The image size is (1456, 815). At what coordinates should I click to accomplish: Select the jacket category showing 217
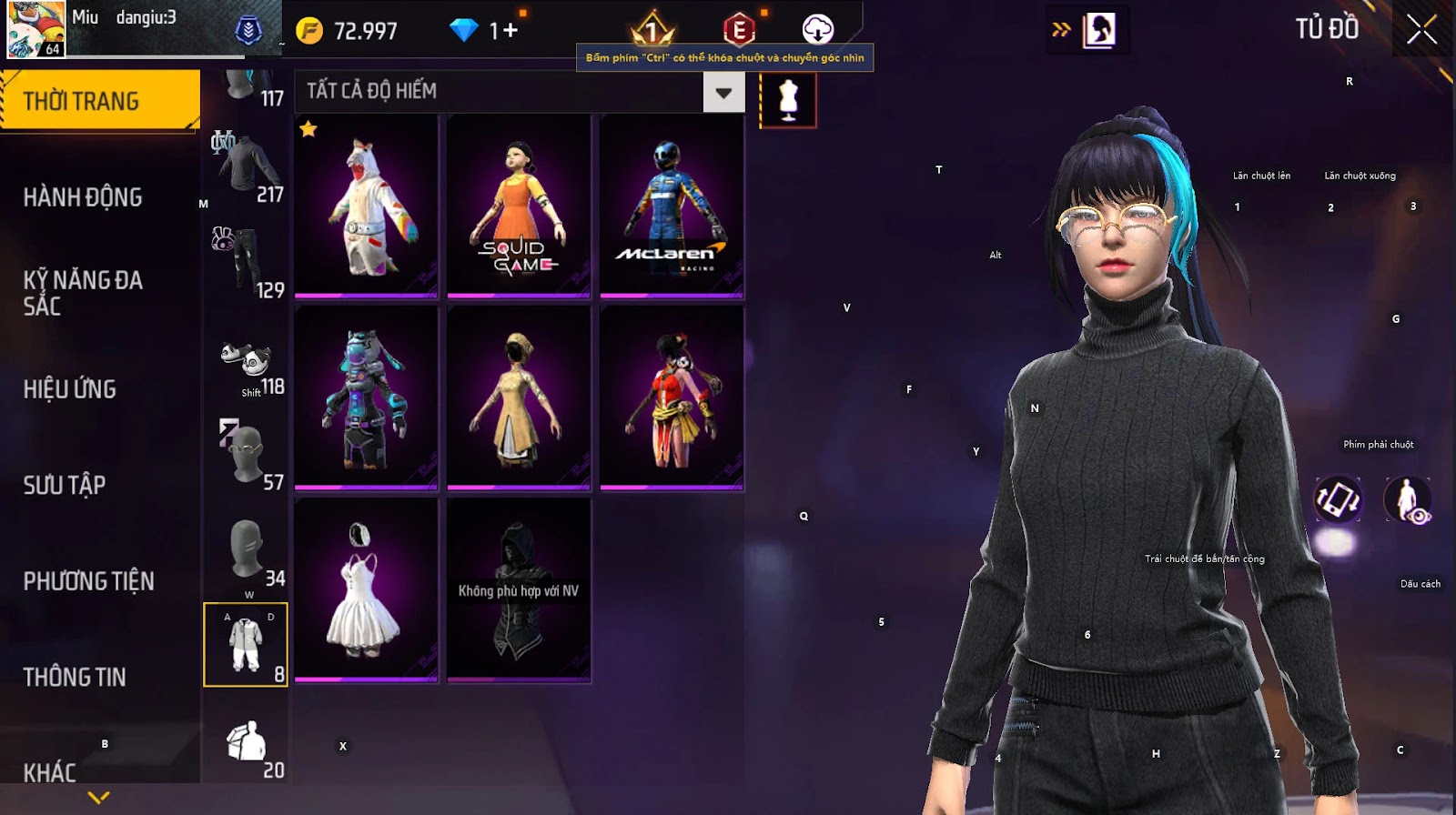coord(248,168)
